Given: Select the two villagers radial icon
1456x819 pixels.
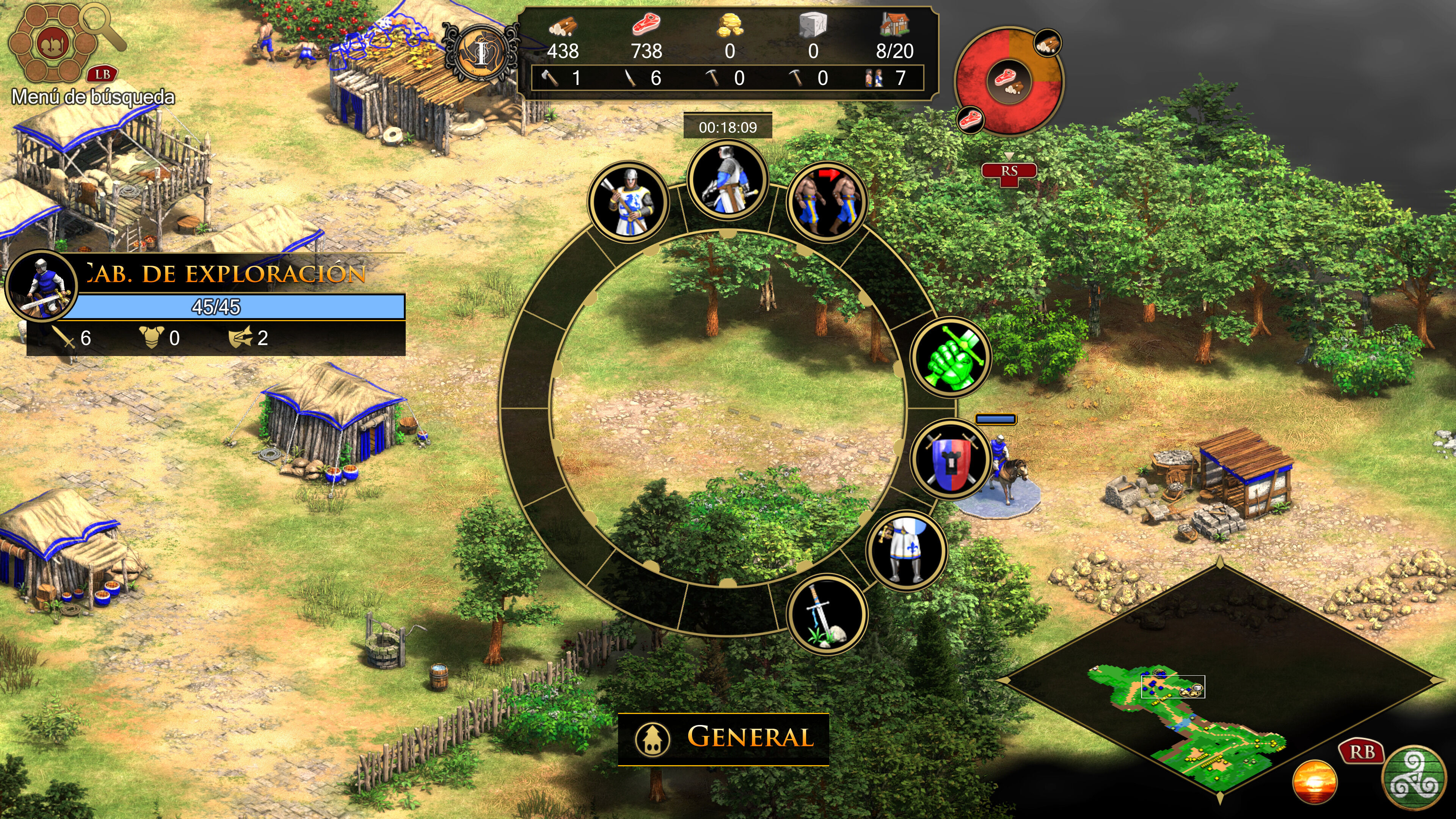Looking at the screenshot, I should (827, 202).
